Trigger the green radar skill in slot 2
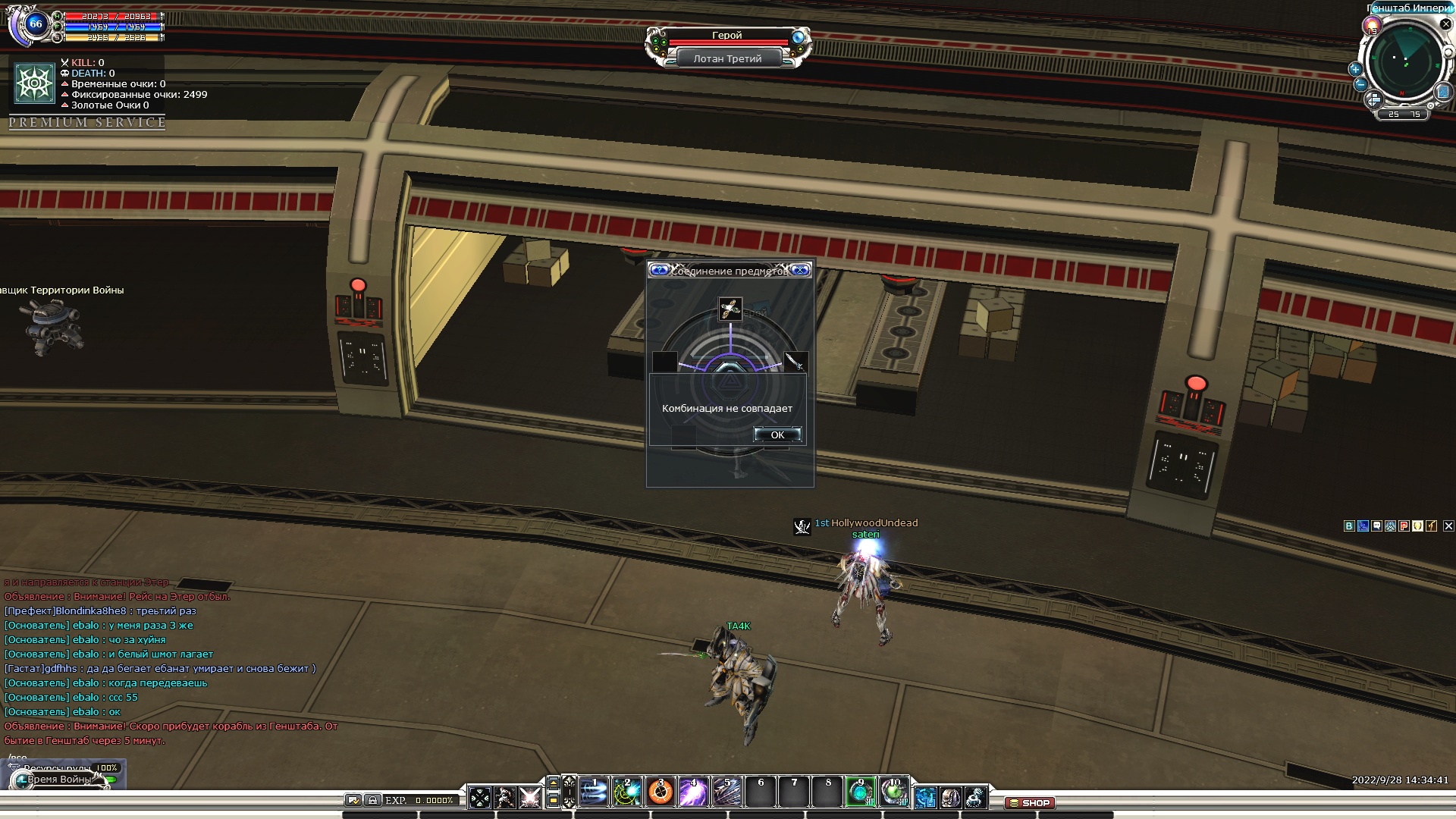This screenshot has height=819, width=1456. point(627,792)
